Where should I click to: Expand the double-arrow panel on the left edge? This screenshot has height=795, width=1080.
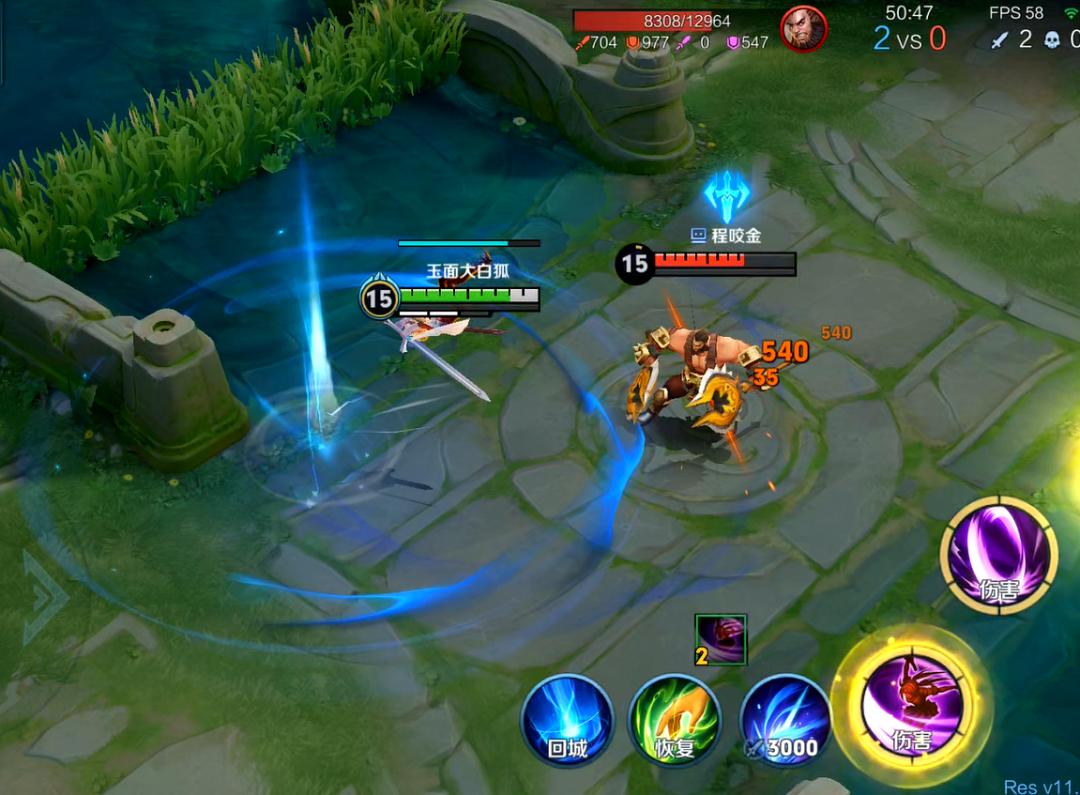tap(44, 598)
